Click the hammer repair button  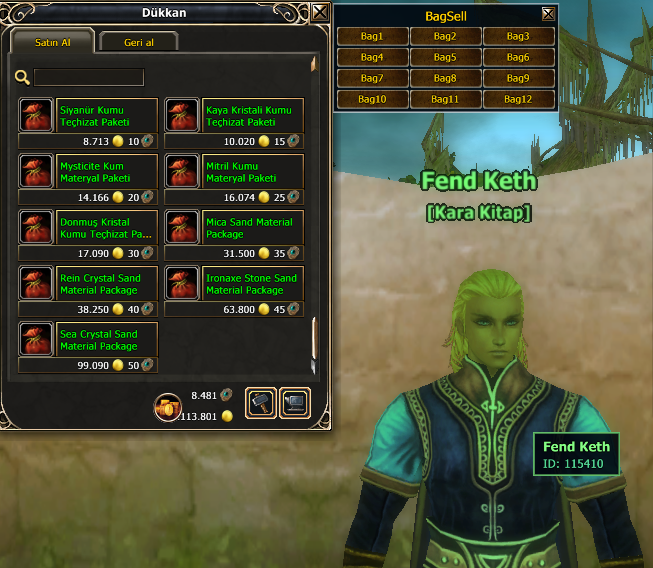pos(260,402)
